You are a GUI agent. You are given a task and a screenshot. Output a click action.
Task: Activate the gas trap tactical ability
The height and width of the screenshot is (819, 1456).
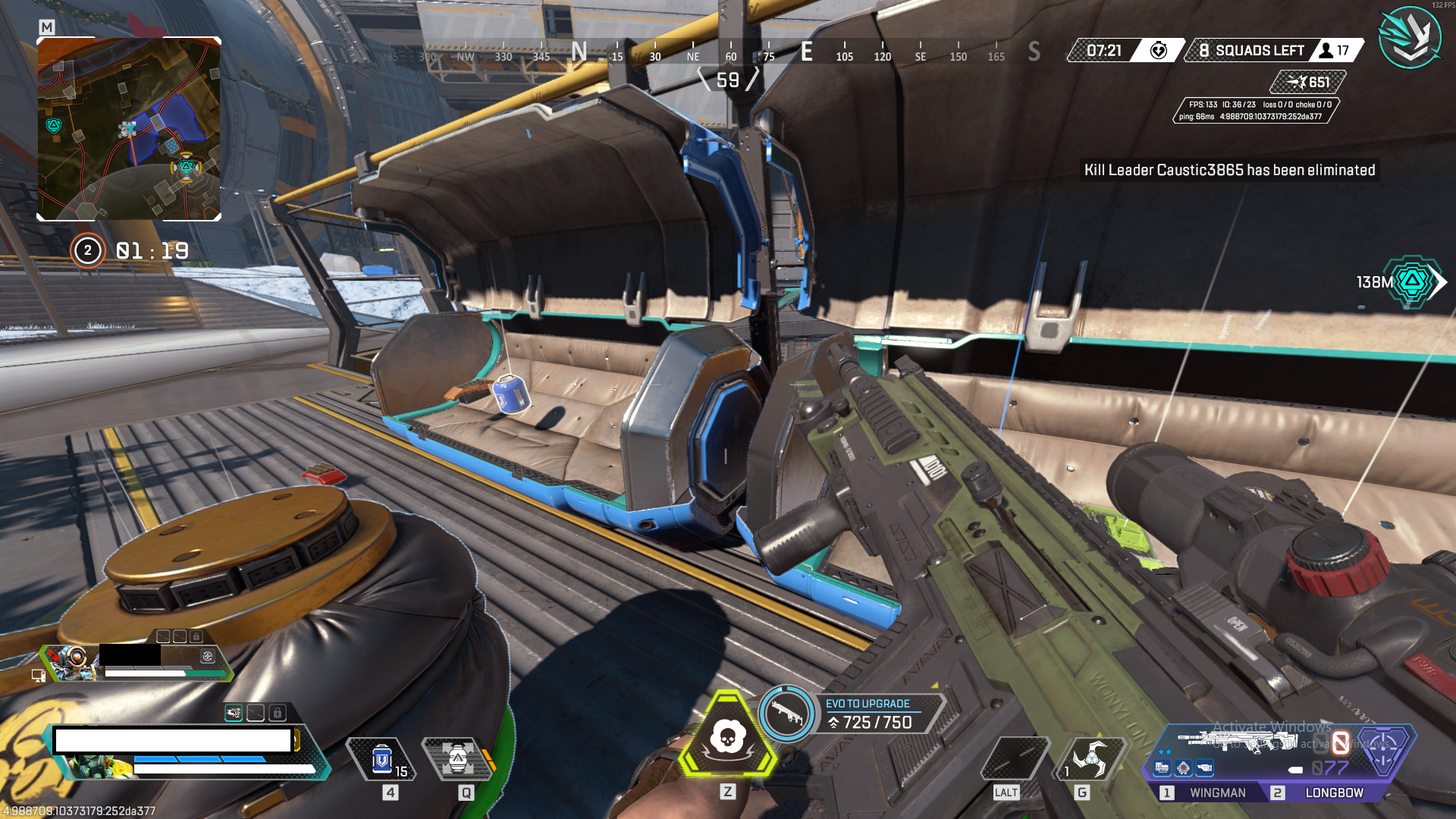(458, 758)
